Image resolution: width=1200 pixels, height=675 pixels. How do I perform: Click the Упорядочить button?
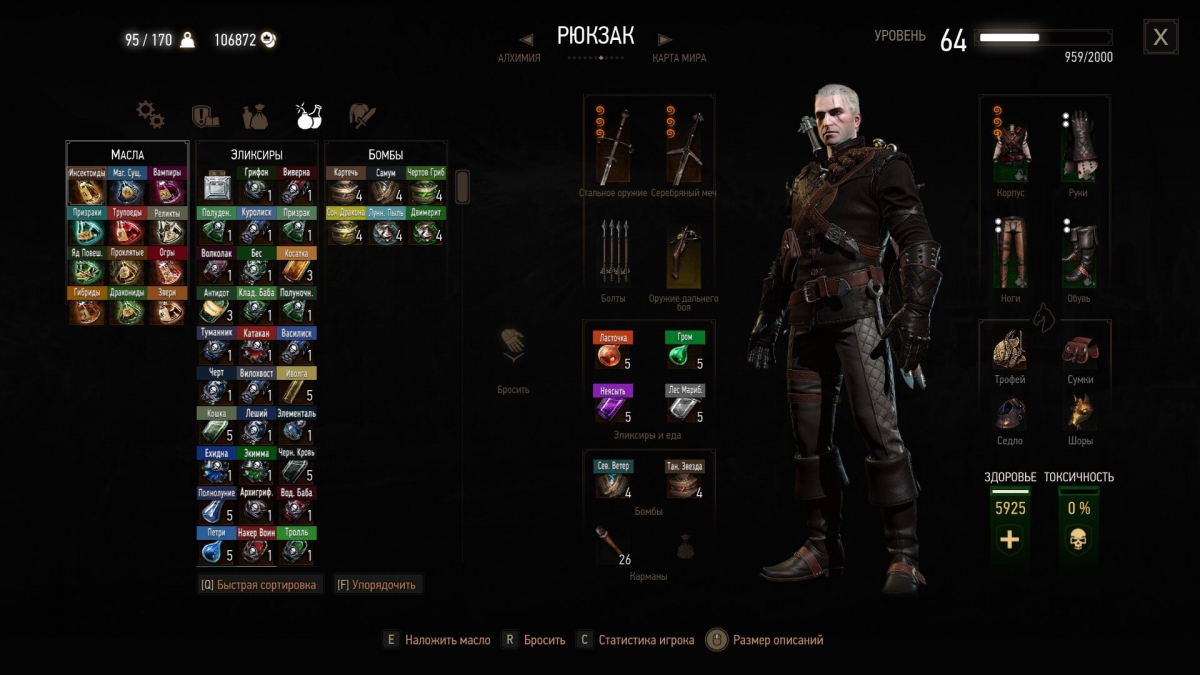tap(376, 584)
